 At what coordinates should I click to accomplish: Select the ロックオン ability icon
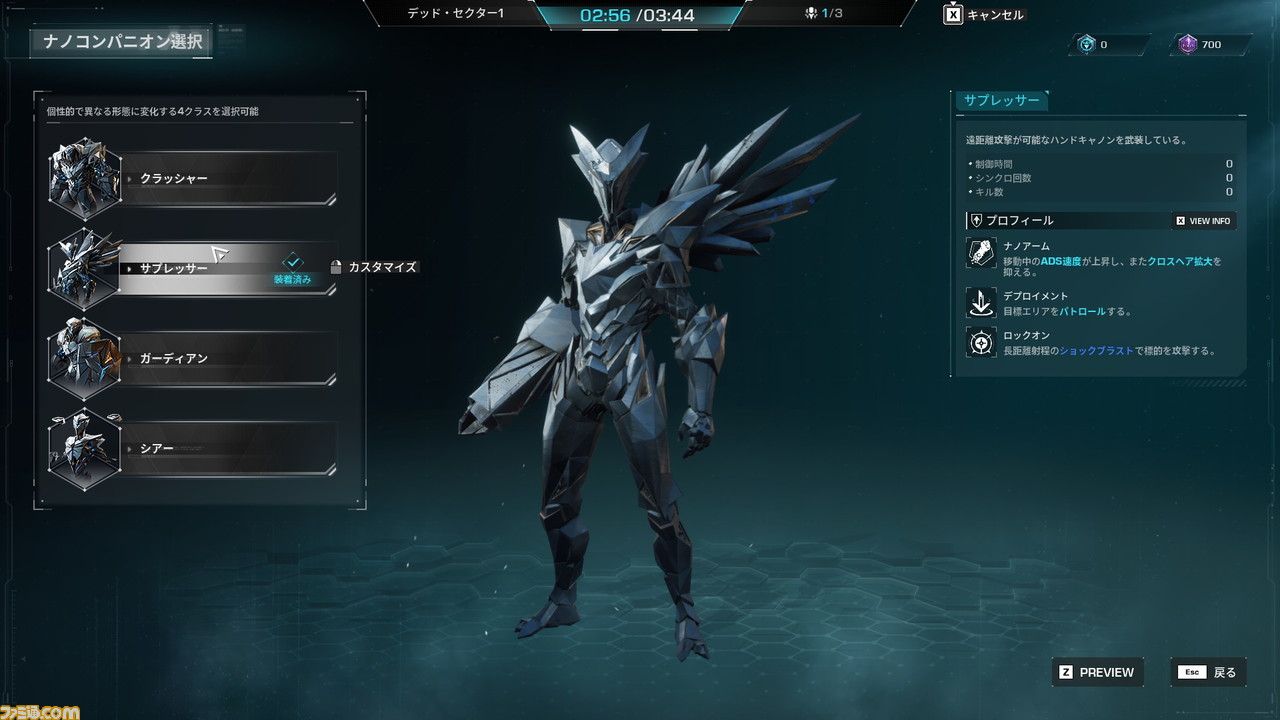[981, 343]
